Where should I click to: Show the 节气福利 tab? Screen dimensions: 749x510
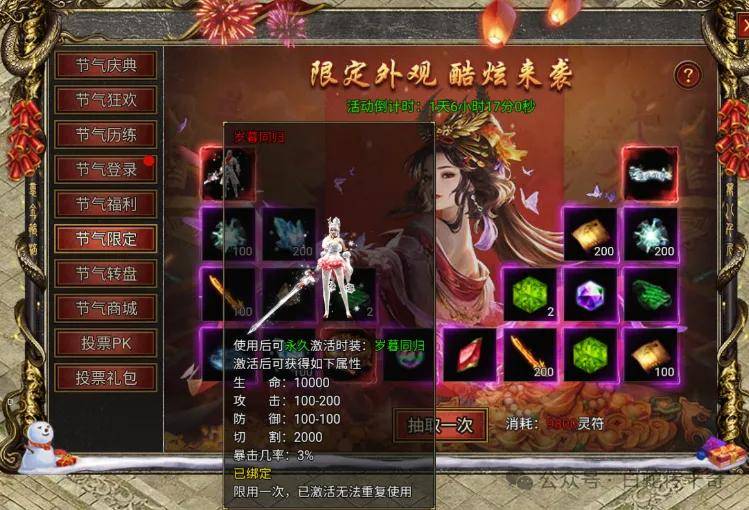coord(105,204)
